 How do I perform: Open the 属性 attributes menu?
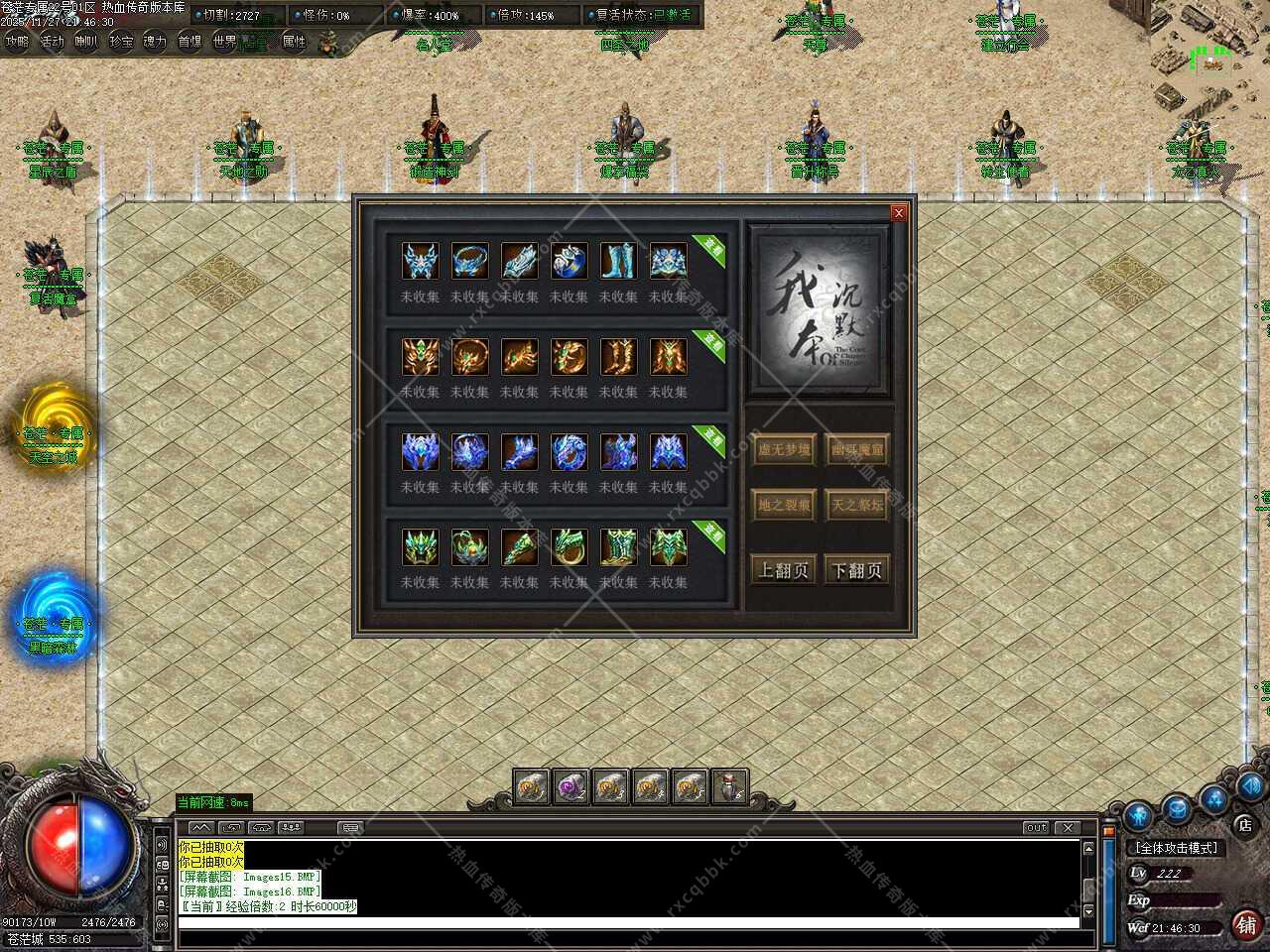(x=295, y=42)
